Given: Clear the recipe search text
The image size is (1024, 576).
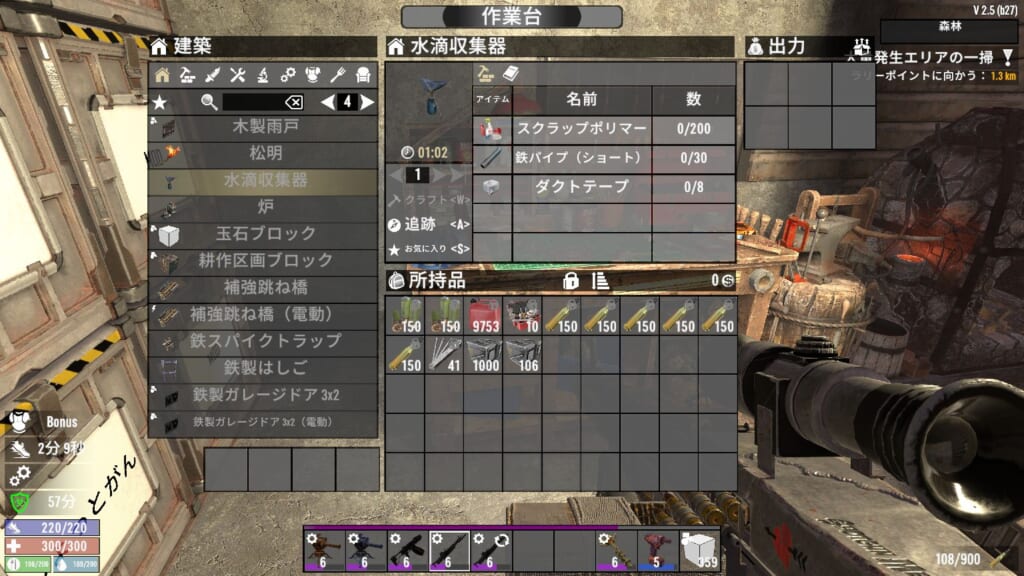Looking at the screenshot, I should click(294, 102).
